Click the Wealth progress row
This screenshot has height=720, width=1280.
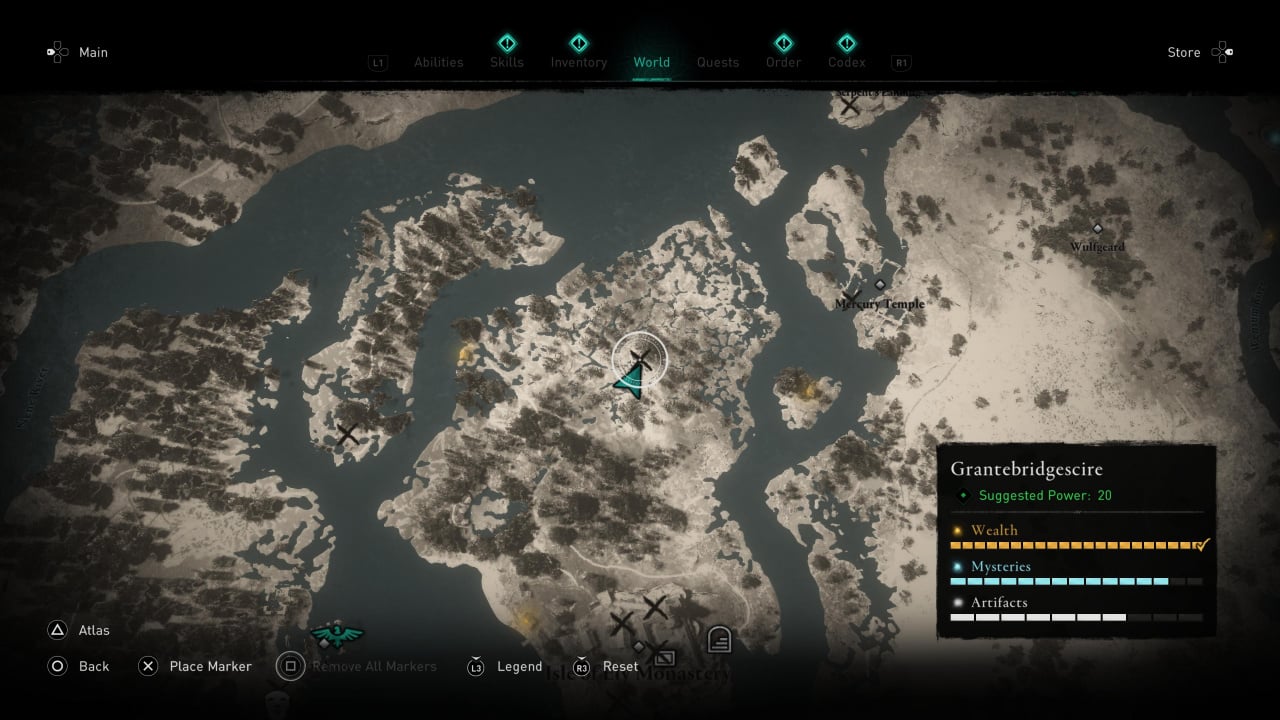coord(1076,538)
